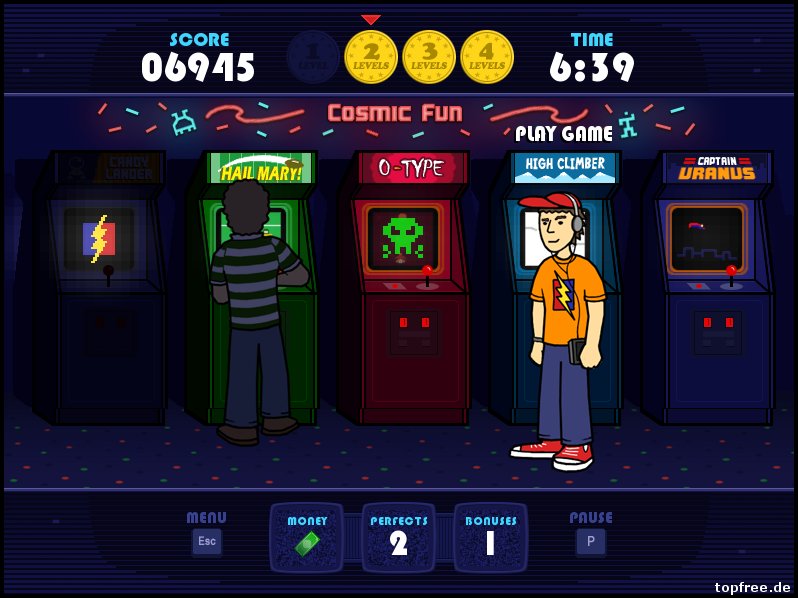The height and width of the screenshot is (598, 798).
Task: Click the Play Game label
Action: (x=564, y=133)
